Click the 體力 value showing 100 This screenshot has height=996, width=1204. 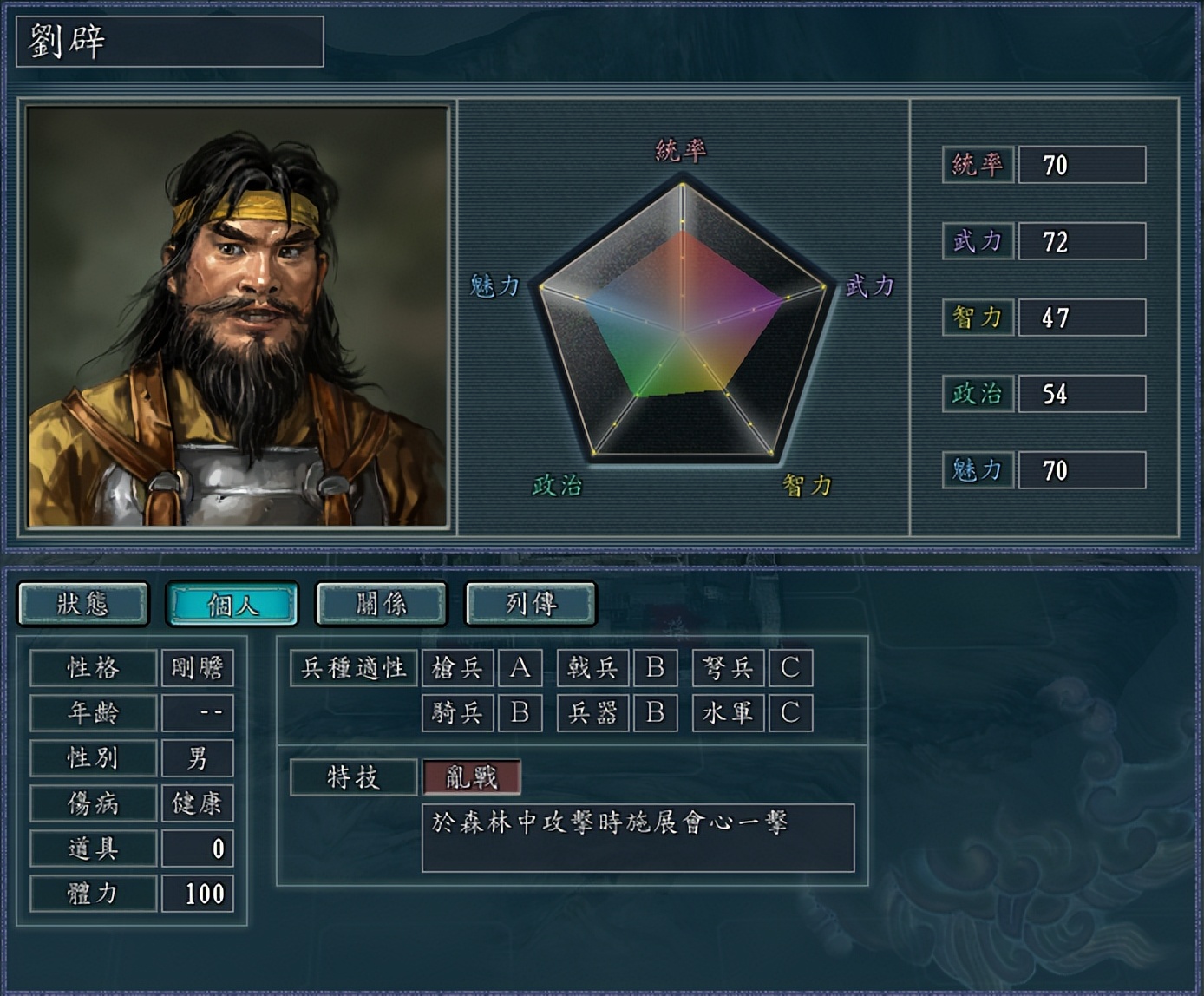click(198, 893)
